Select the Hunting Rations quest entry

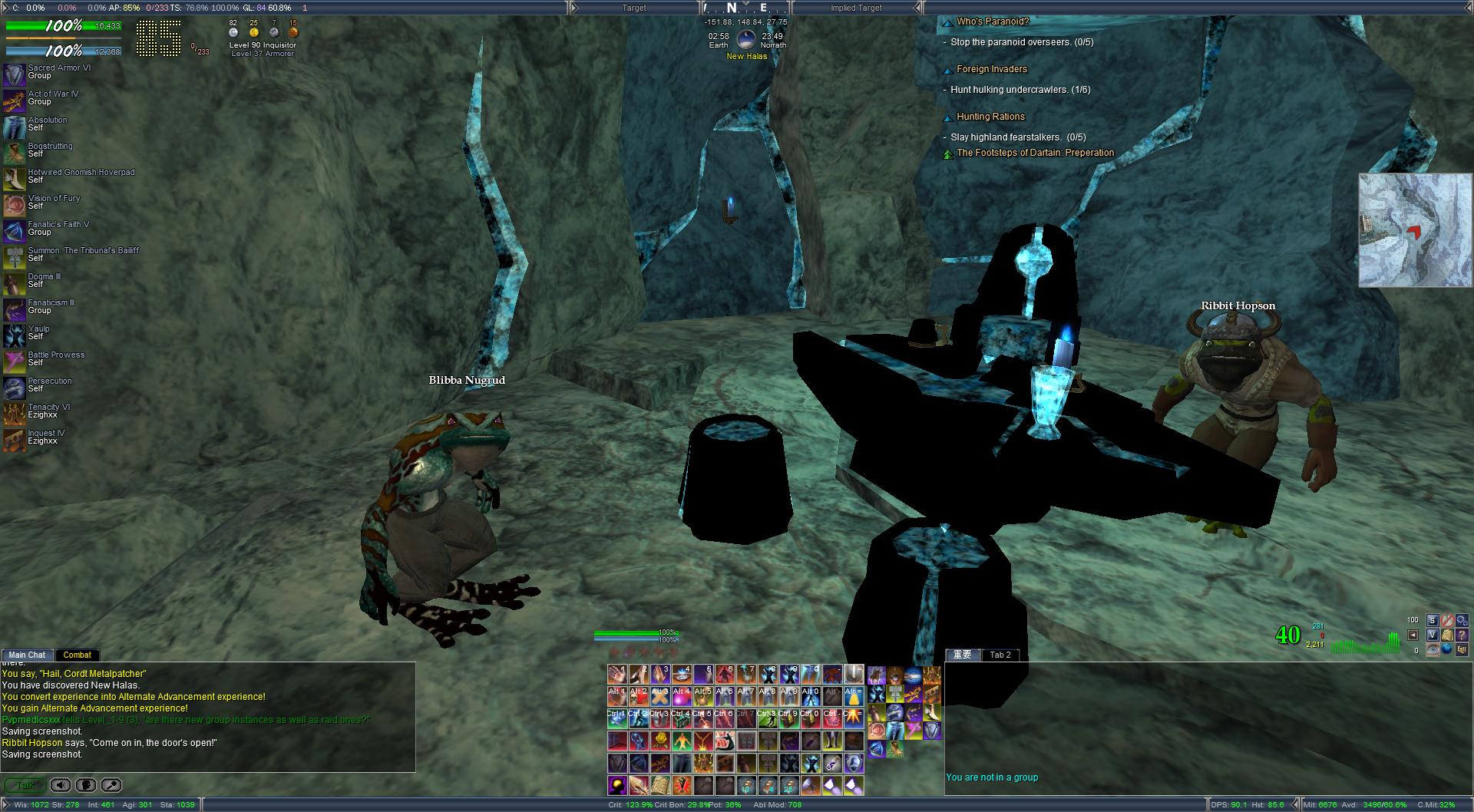pos(990,117)
